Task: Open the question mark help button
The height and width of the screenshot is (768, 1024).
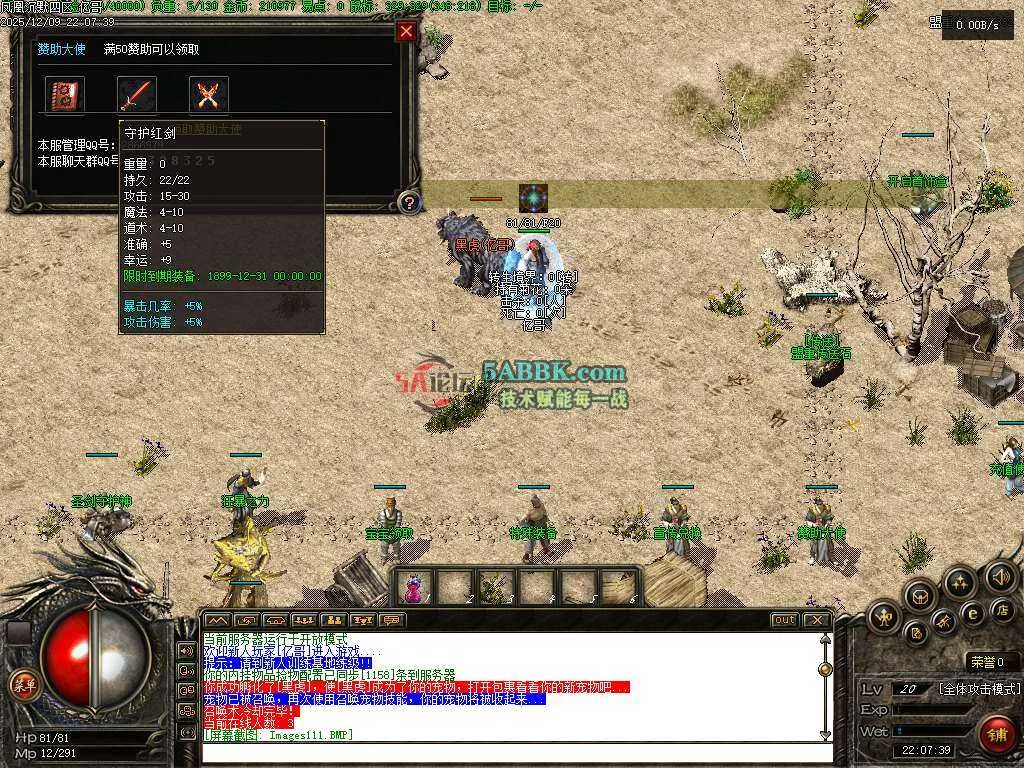Action: tap(407, 202)
